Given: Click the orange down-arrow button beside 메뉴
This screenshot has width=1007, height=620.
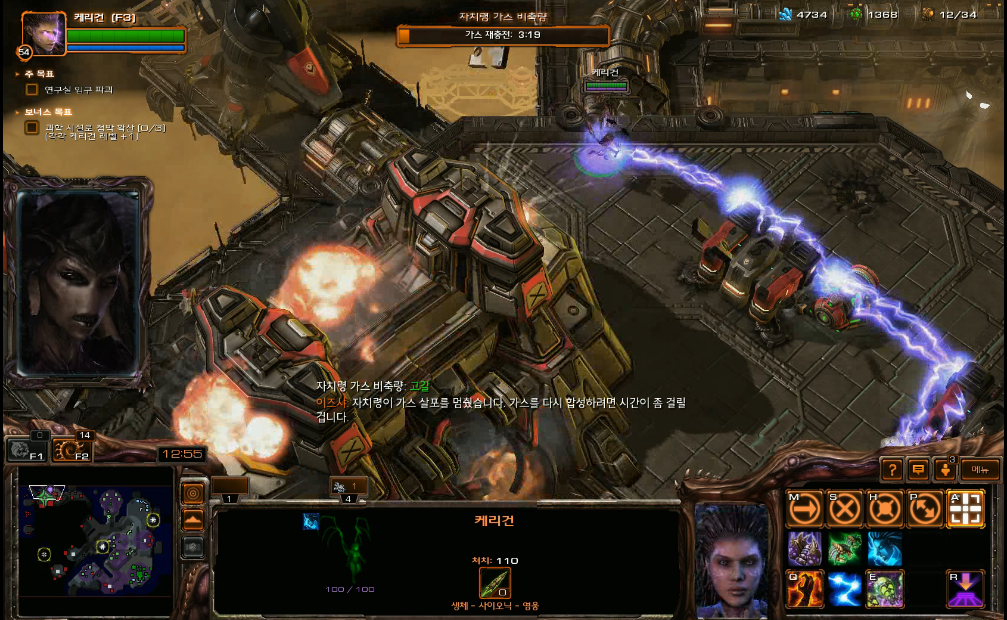Looking at the screenshot, I should point(945,469).
